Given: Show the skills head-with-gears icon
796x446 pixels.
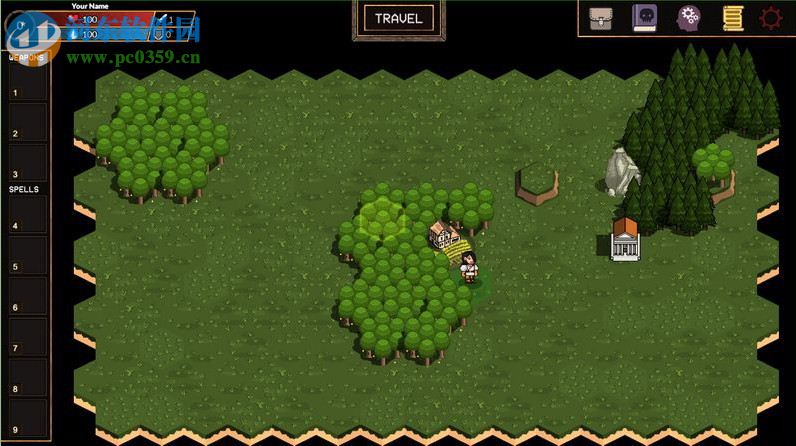Looking at the screenshot, I should click(x=689, y=18).
